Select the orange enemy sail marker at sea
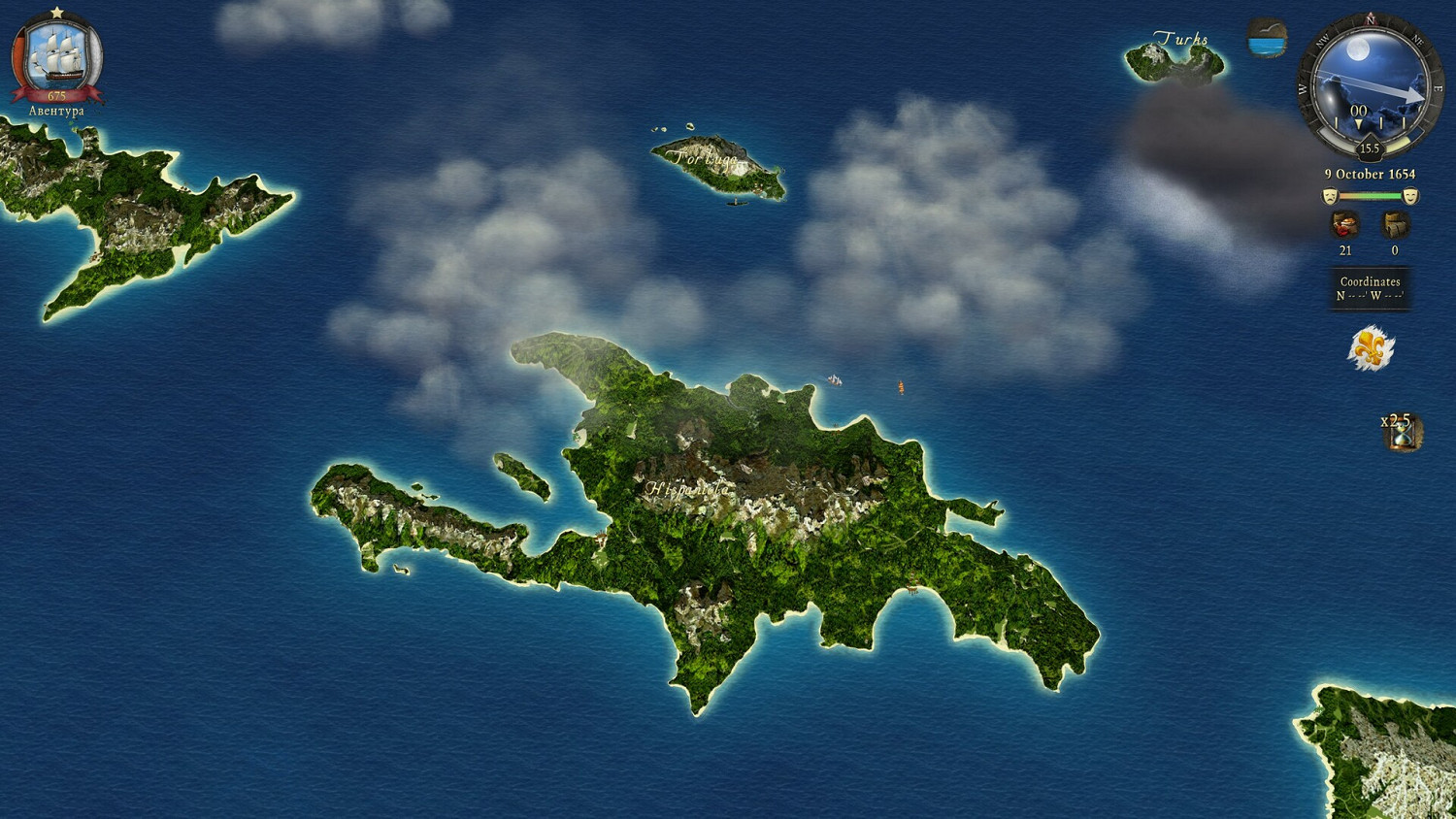Viewport: 1456px width, 819px height. coord(901,386)
